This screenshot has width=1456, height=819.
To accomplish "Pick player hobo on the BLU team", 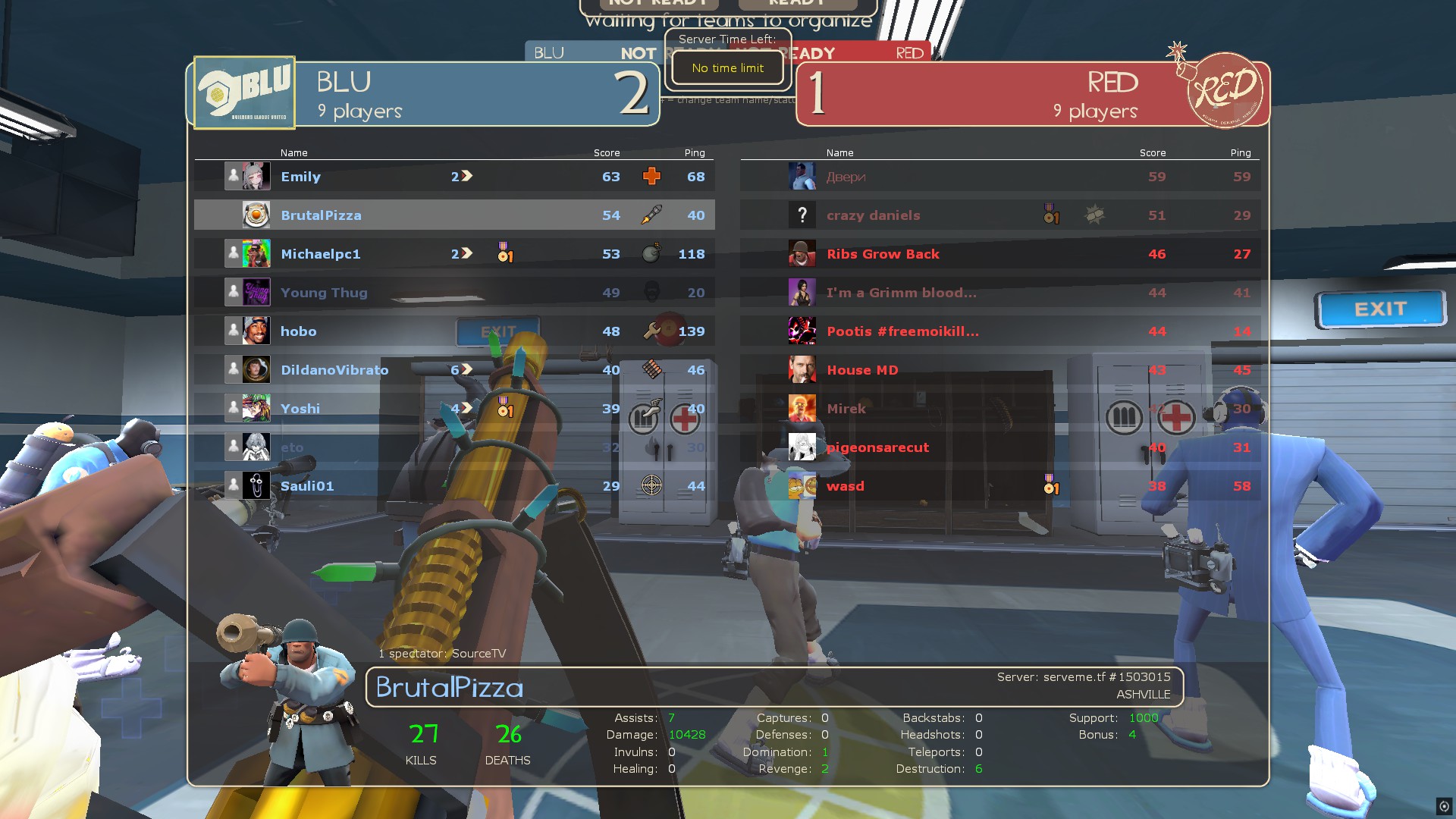I will pyautogui.click(x=299, y=331).
